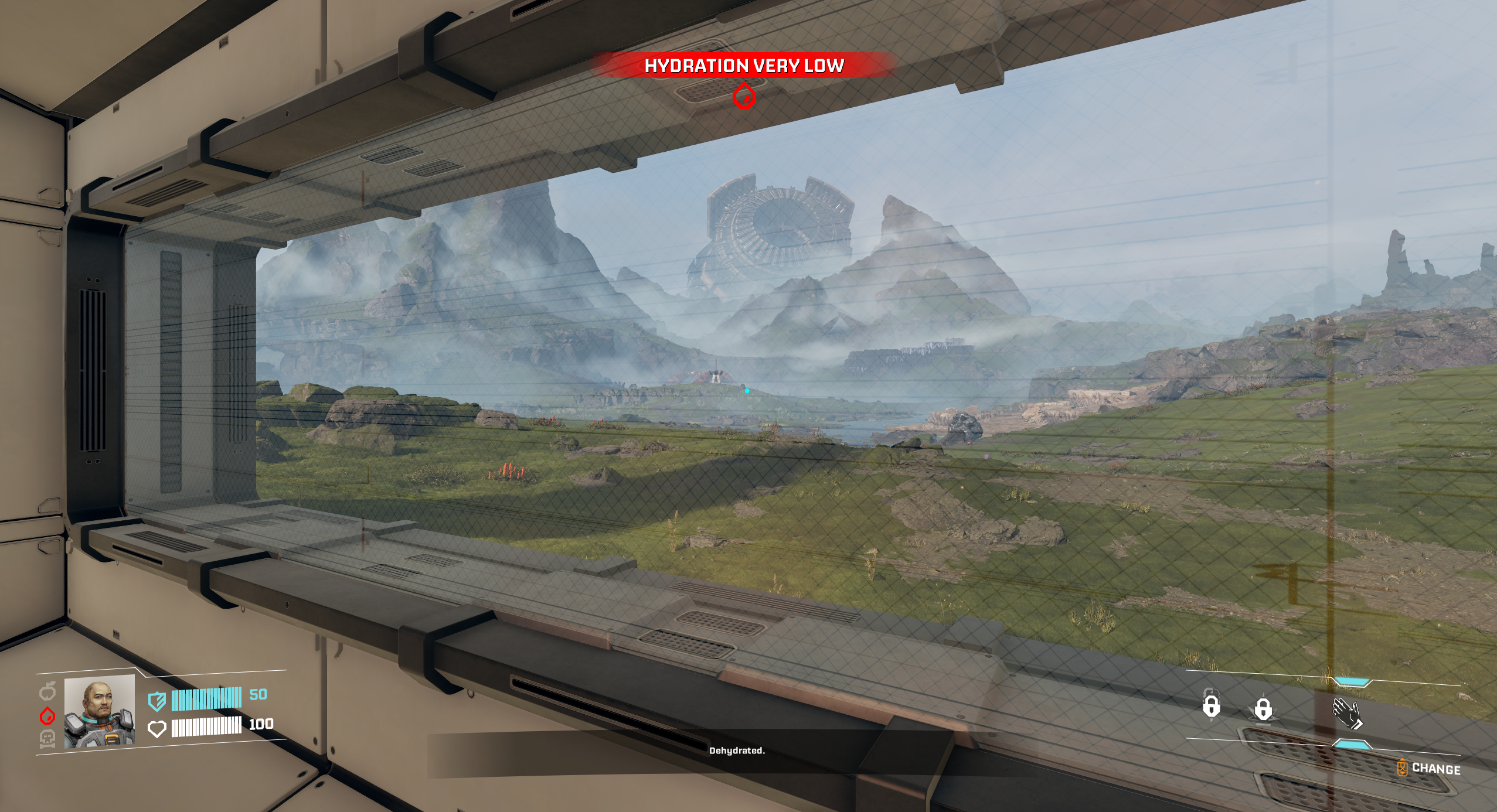Click the red droplet icon under the warning

click(744, 95)
